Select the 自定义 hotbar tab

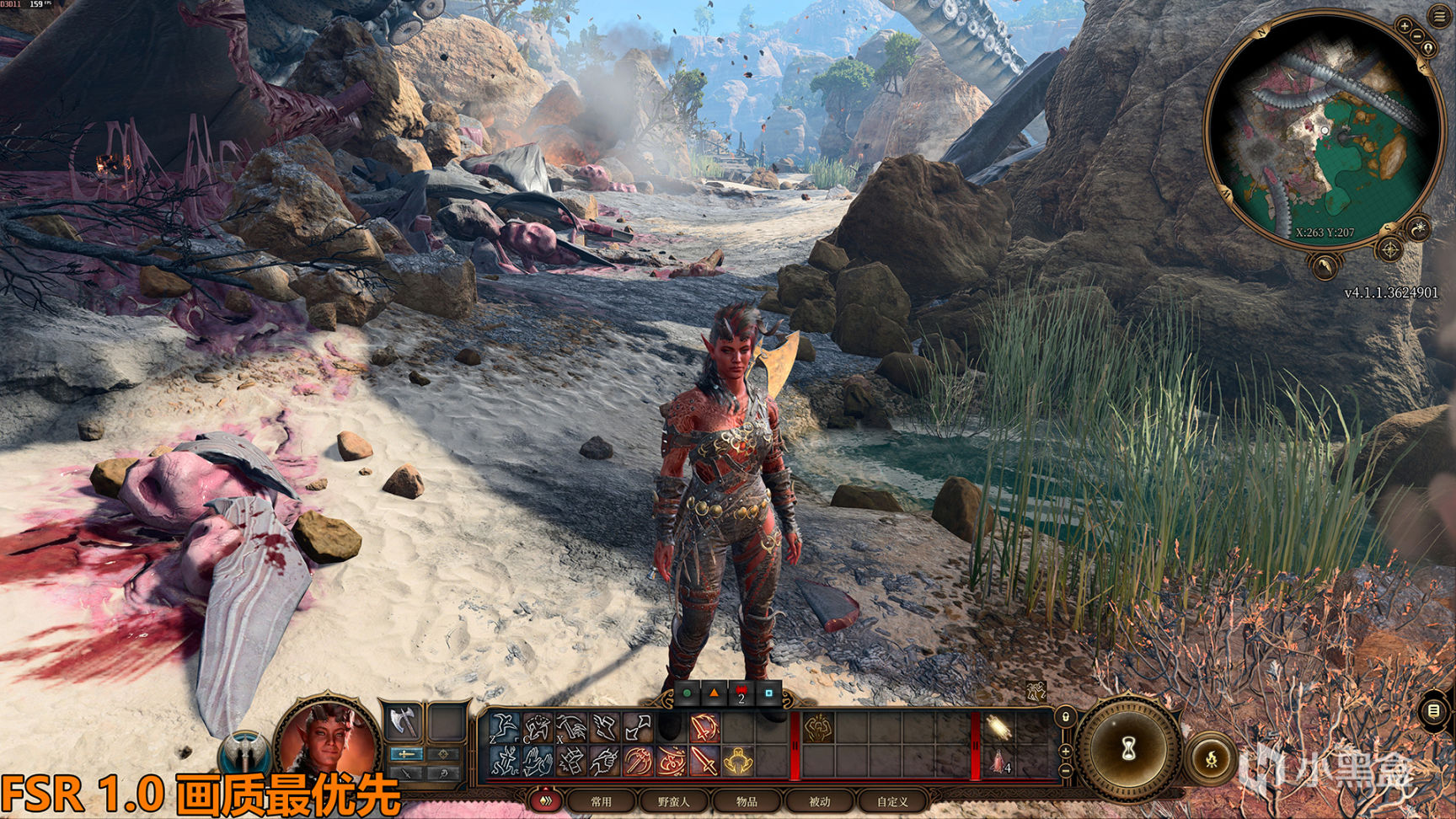pyautogui.click(x=892, y=801)
